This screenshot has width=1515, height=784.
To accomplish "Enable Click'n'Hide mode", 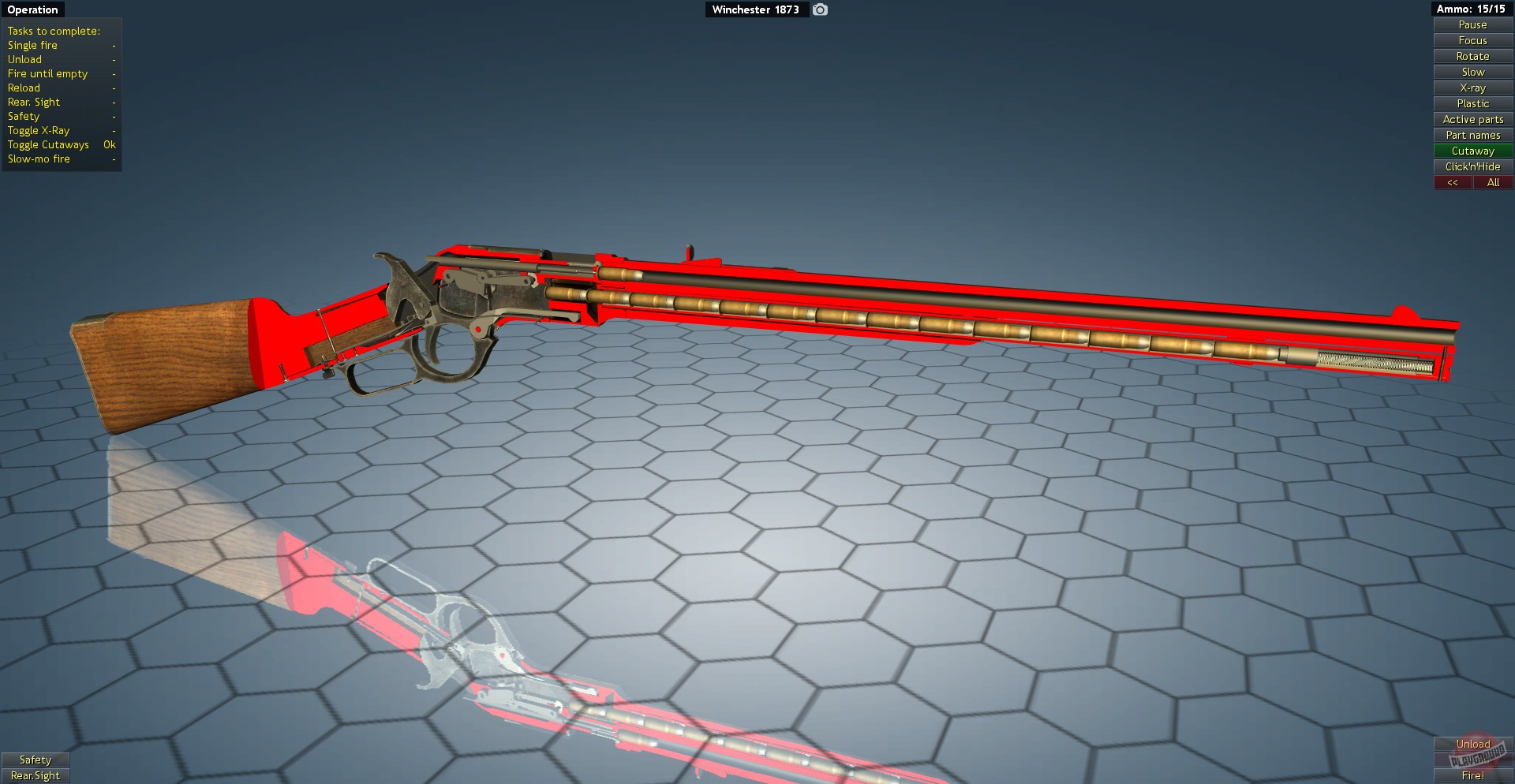I will tap(1472, 166).
